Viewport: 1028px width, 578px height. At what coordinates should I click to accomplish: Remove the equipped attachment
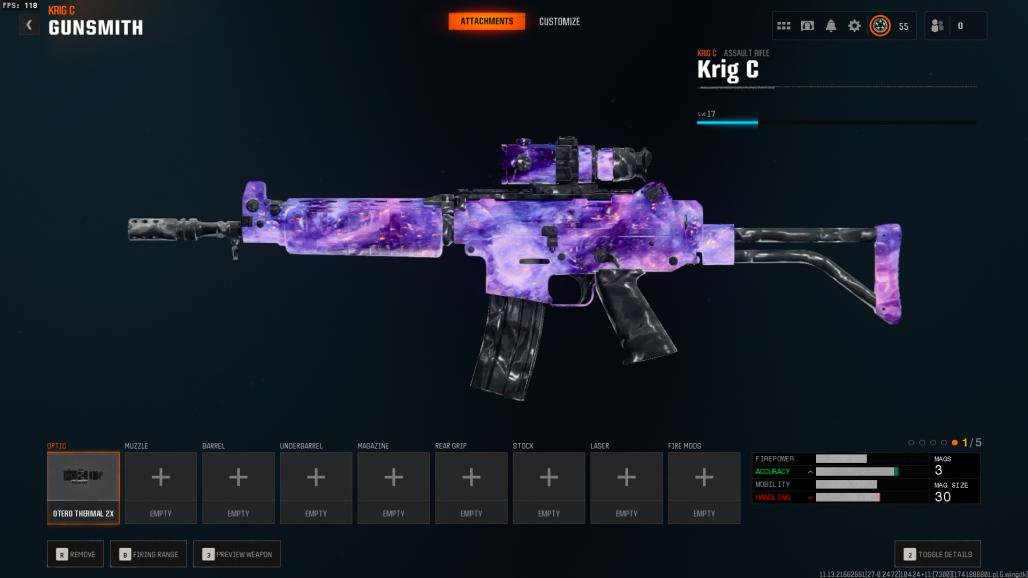75,554
